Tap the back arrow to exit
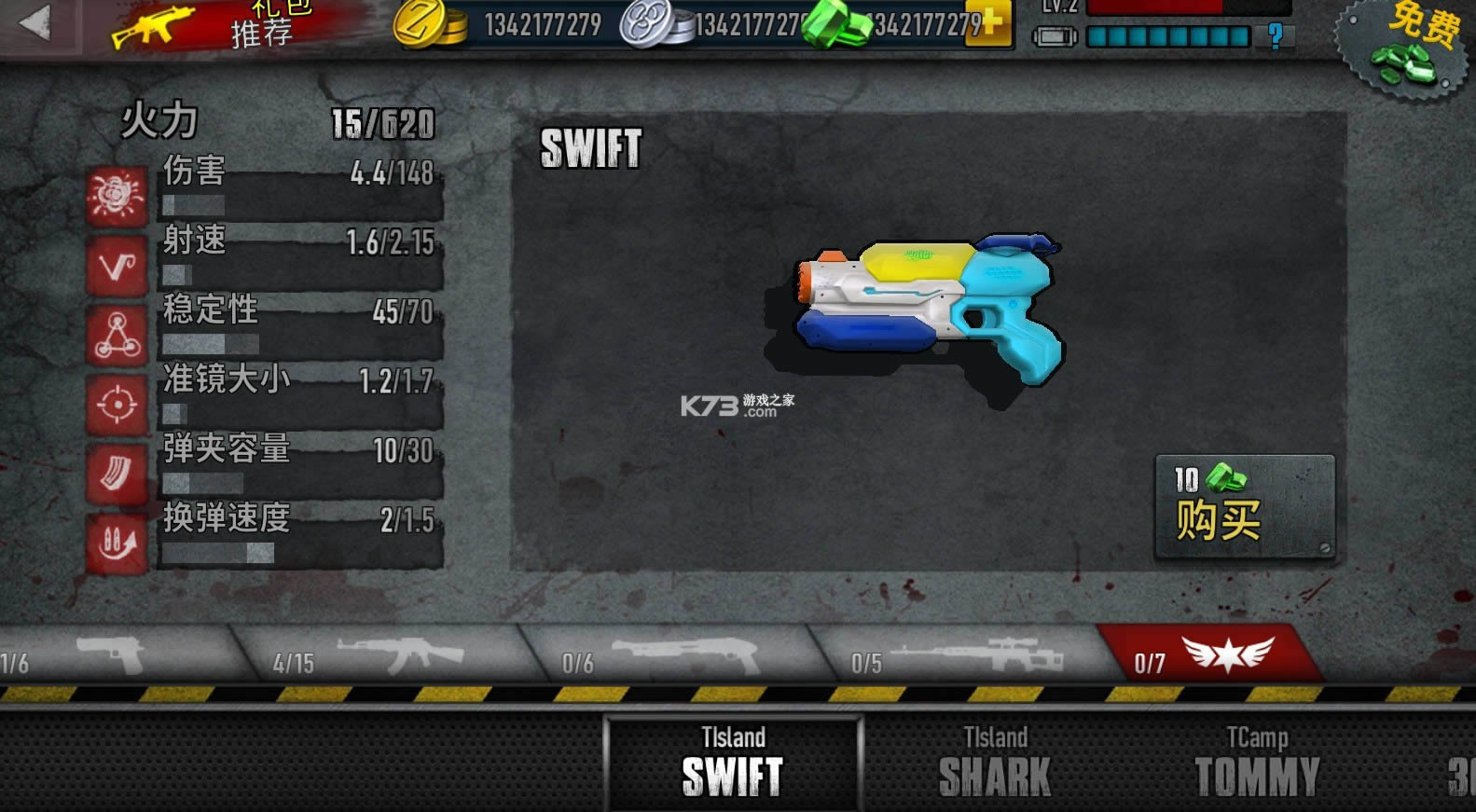 click(37, 23)
